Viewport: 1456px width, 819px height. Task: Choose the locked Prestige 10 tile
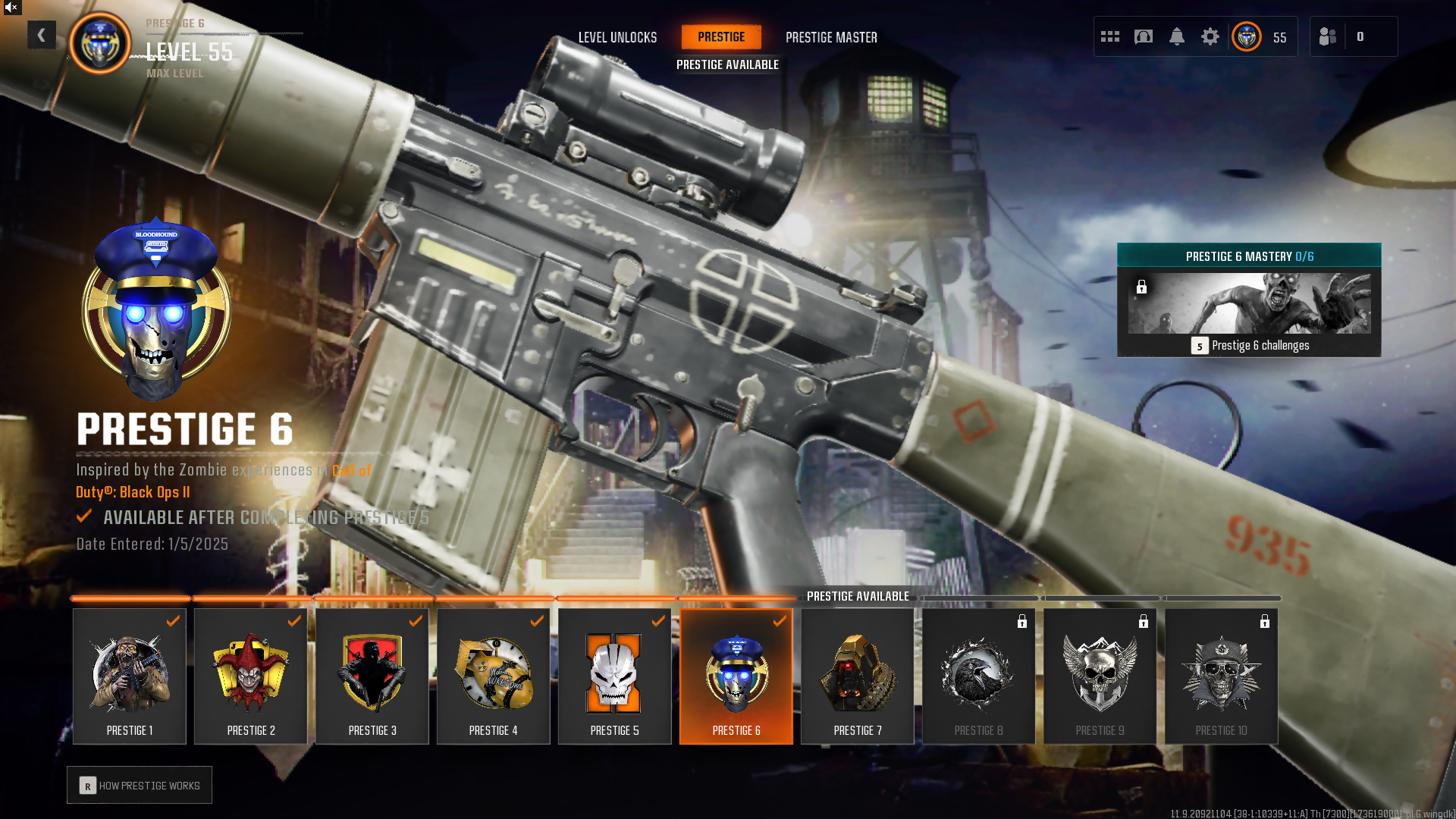click(1222, 676)
